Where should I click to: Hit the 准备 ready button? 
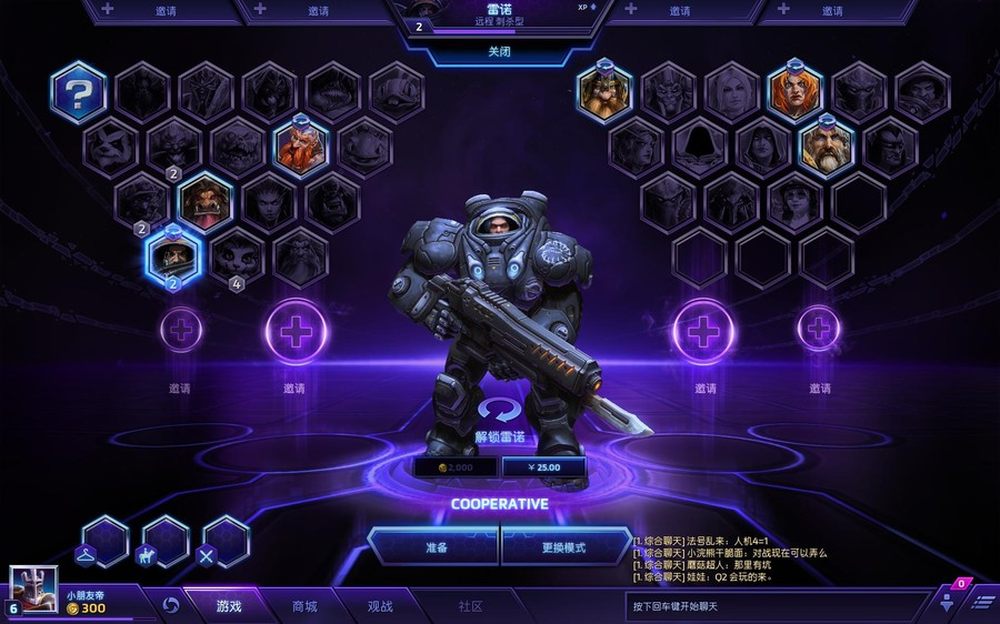click(x=435, y=547)
